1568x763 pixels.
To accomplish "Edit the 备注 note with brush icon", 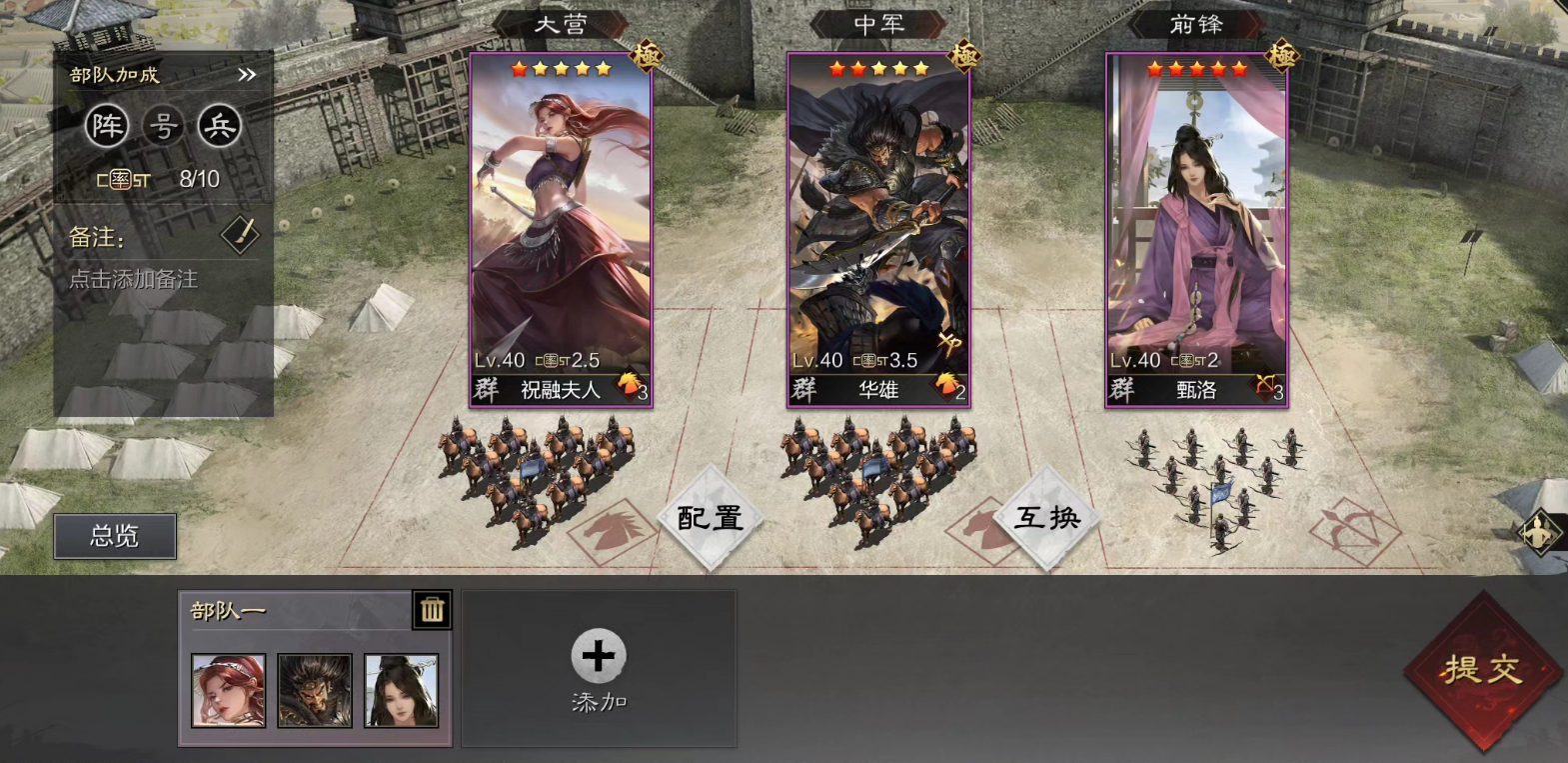I will [240, 236].
